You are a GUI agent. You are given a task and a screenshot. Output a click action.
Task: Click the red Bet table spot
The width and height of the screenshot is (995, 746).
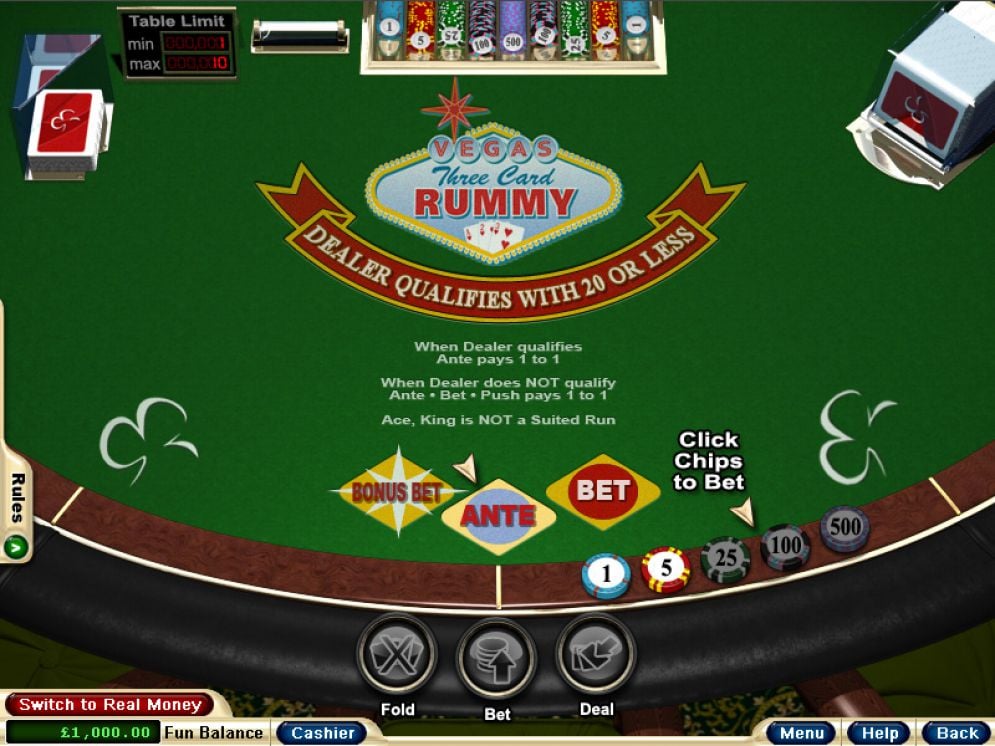pos(603,490)
